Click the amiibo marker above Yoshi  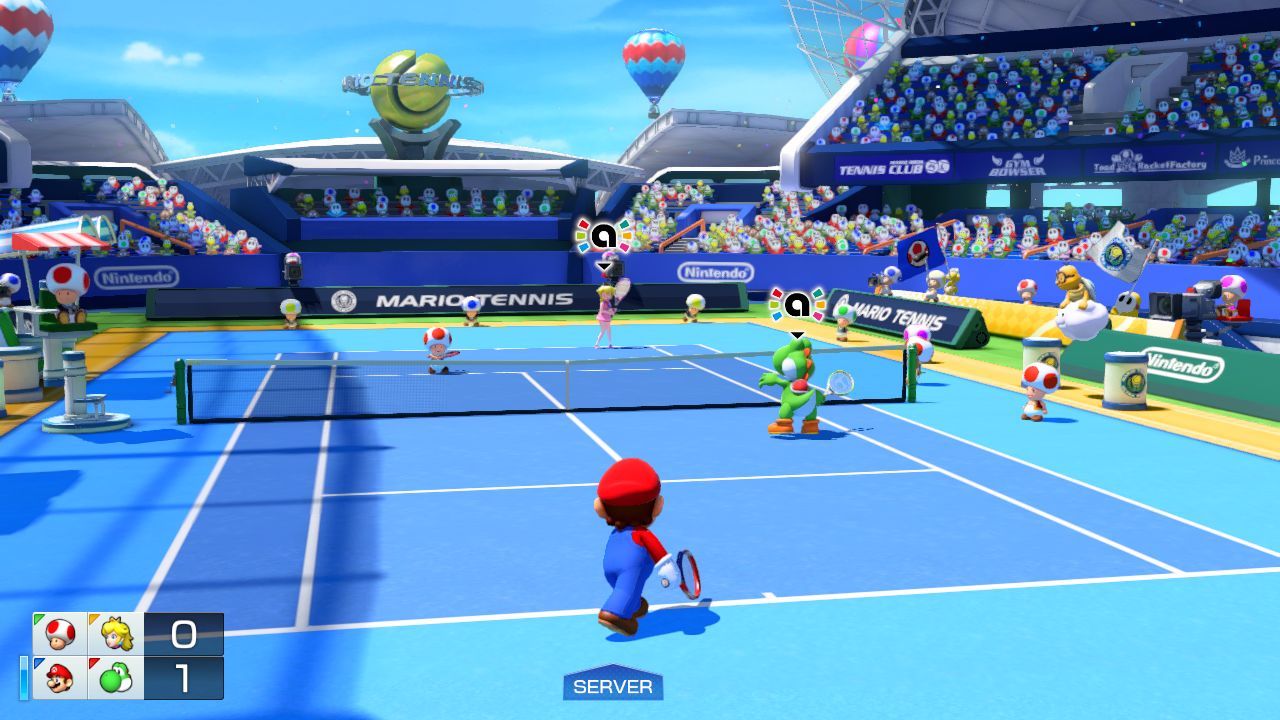pyautogui.click(x=797, y=304)
